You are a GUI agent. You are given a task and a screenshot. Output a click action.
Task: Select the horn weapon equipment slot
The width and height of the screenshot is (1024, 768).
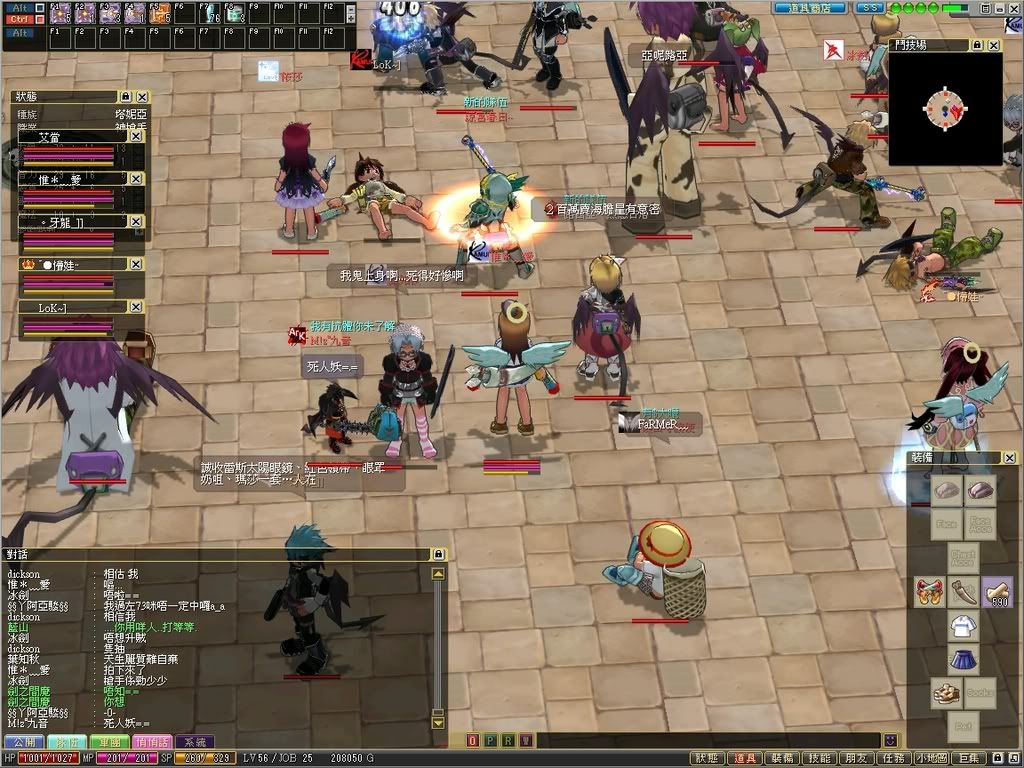963,592
